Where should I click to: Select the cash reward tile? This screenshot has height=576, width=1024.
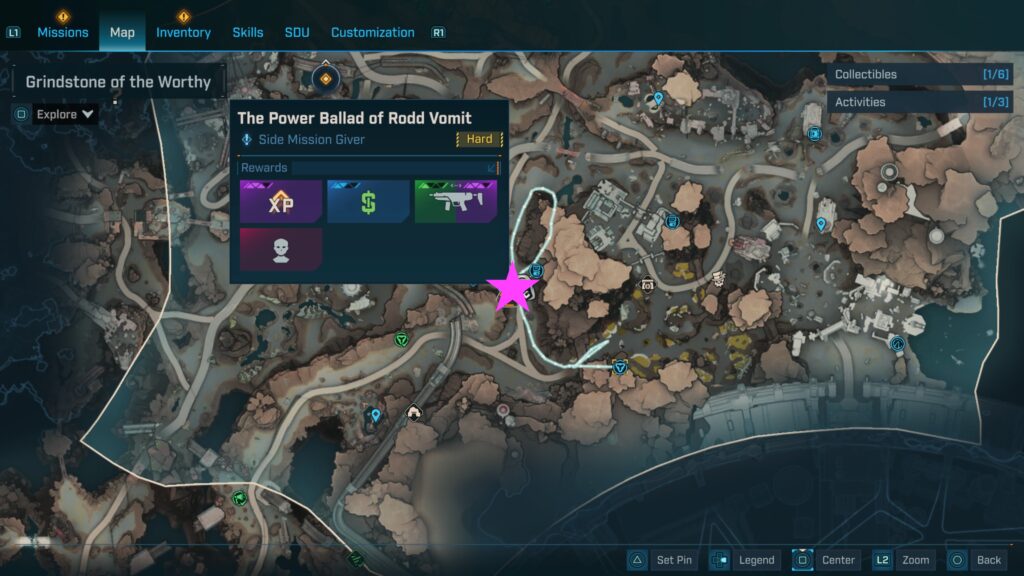pyautogui.click(x=368, y=201)
